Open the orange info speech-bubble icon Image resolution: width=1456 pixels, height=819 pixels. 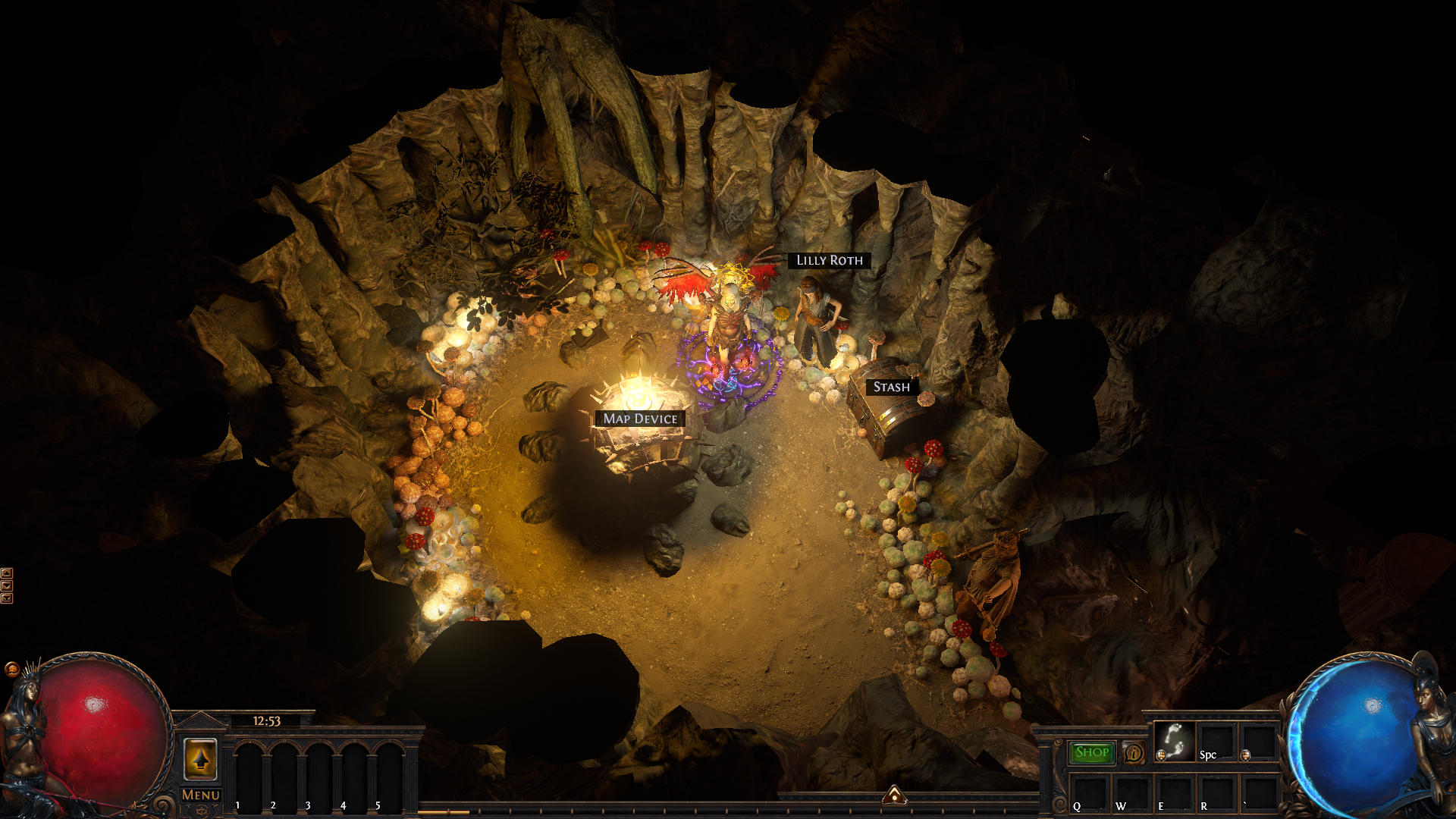[1134, 753]
